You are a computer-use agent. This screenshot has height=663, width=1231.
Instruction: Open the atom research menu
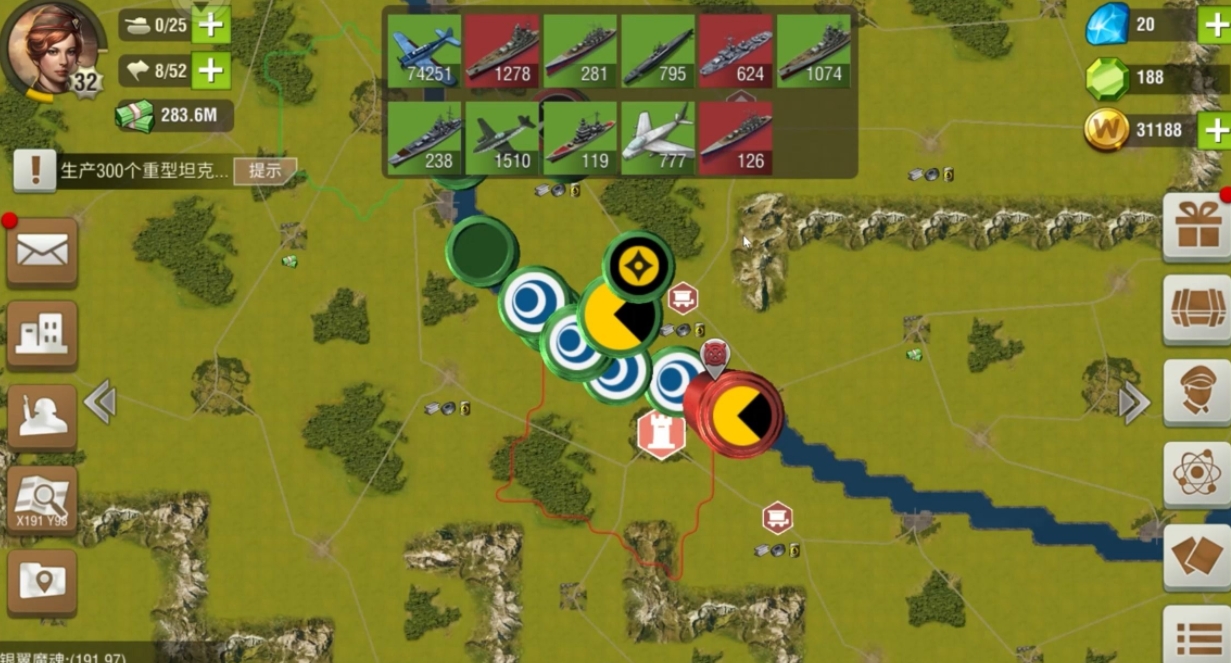(x=1197, y=475)
